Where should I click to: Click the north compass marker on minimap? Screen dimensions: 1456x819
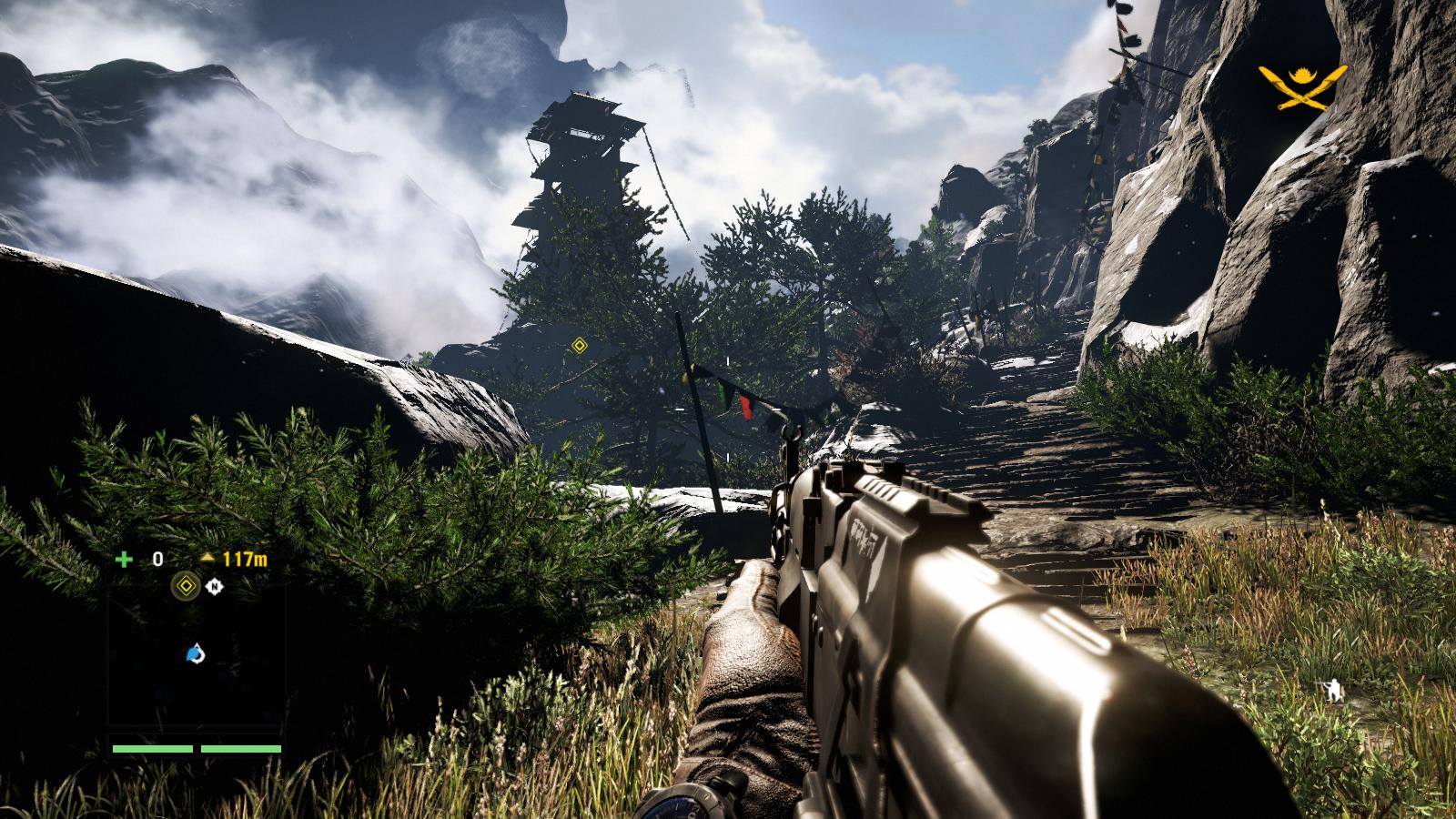pyautogui.click(x=214, y=587)
